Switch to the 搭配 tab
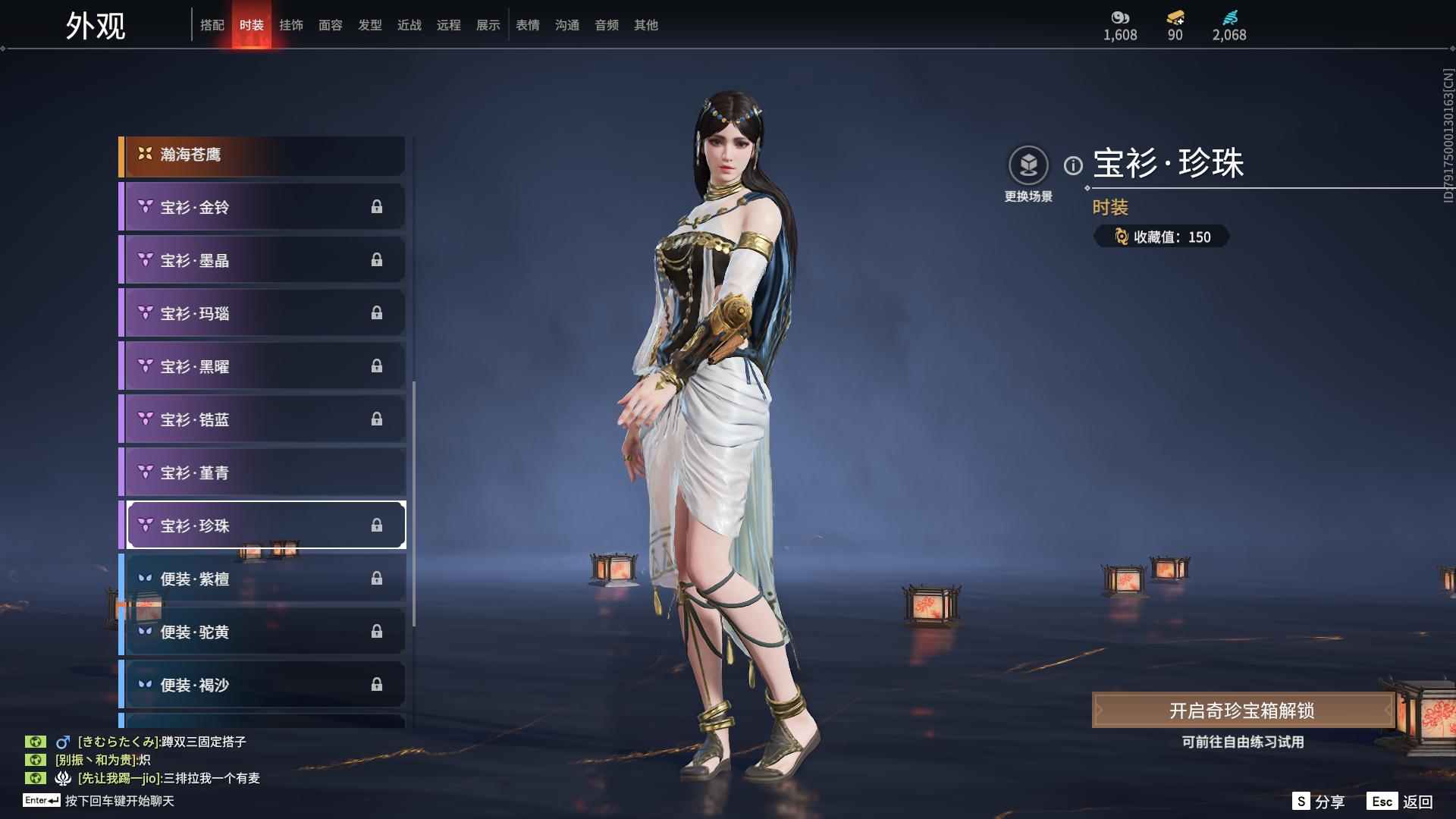The height and width of the screenshot is (819, 1456). [213, 24]
